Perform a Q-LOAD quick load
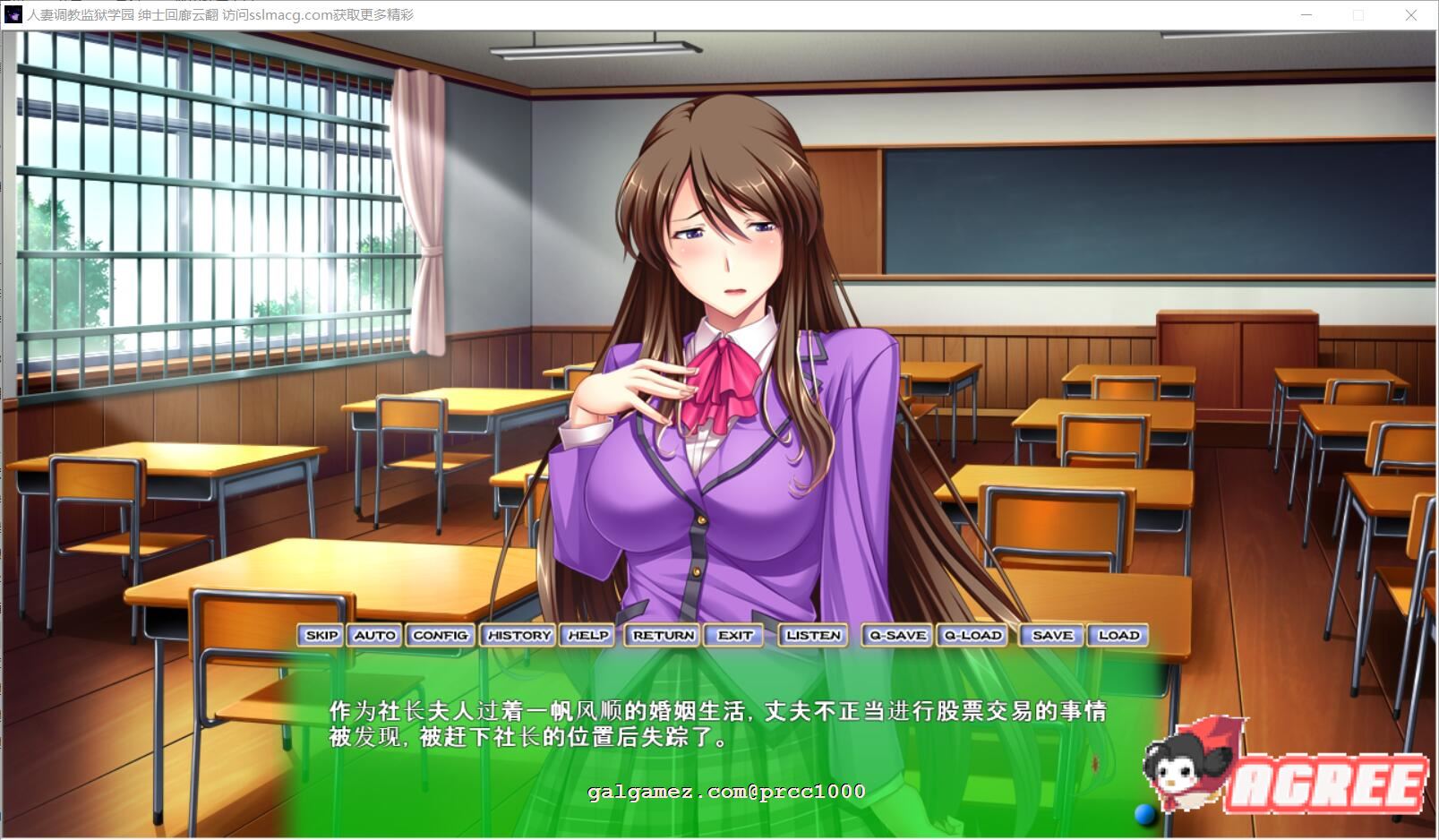The width and height of the screenshot is (1439, 840). 972,635
